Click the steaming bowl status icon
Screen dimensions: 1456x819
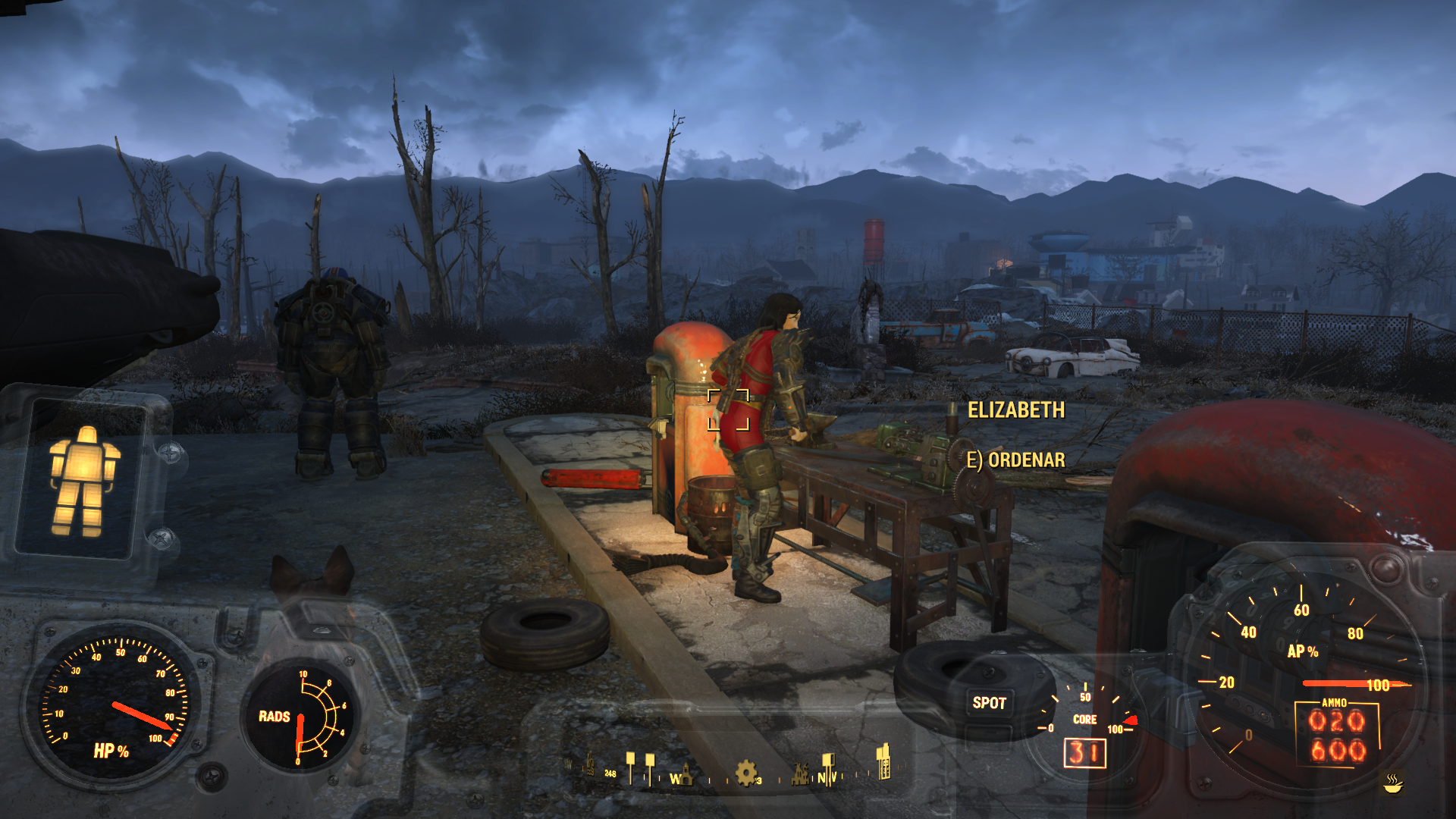[x=1393, y=783]
